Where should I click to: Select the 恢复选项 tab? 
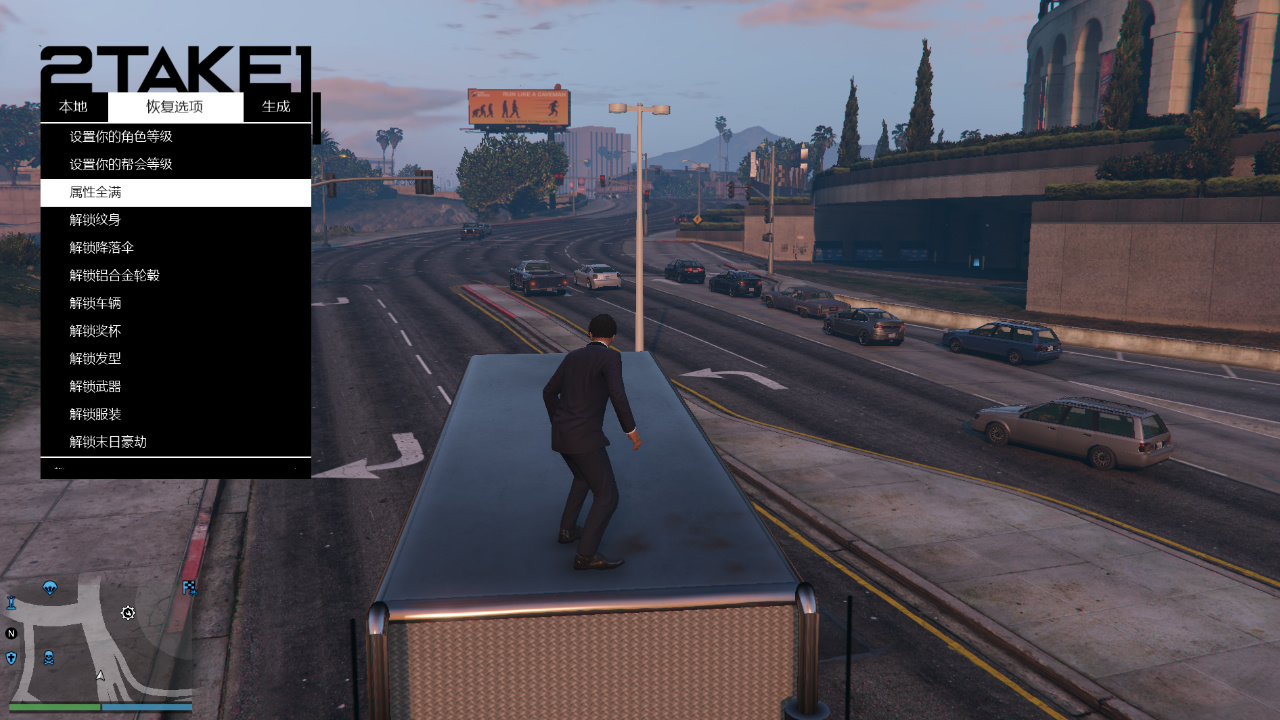(175, 107)
